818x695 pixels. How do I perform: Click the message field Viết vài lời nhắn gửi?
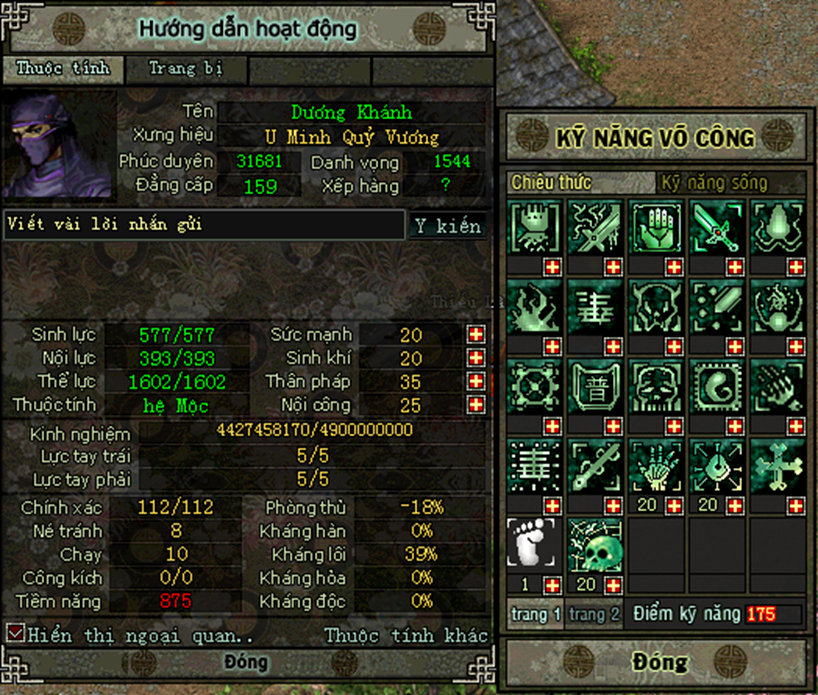point(203,224)
